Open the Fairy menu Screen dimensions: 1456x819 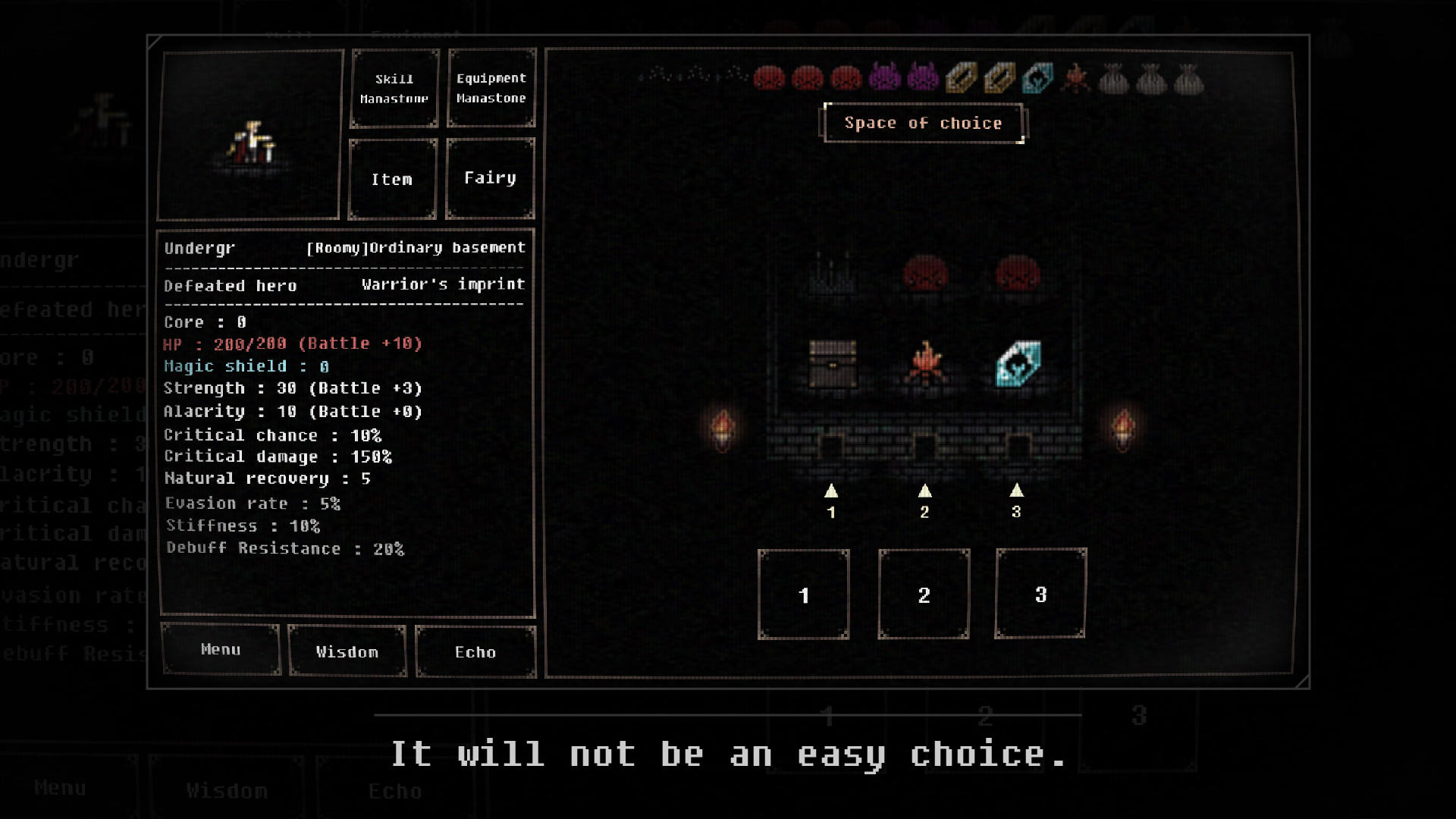(489, 177)
